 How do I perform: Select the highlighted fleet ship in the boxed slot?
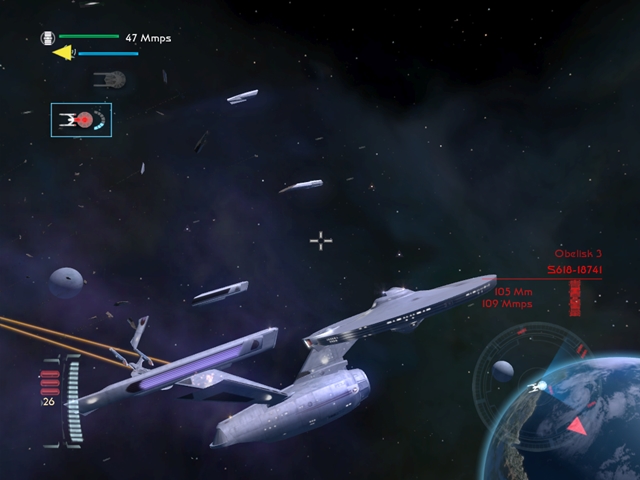pos(81,120)
